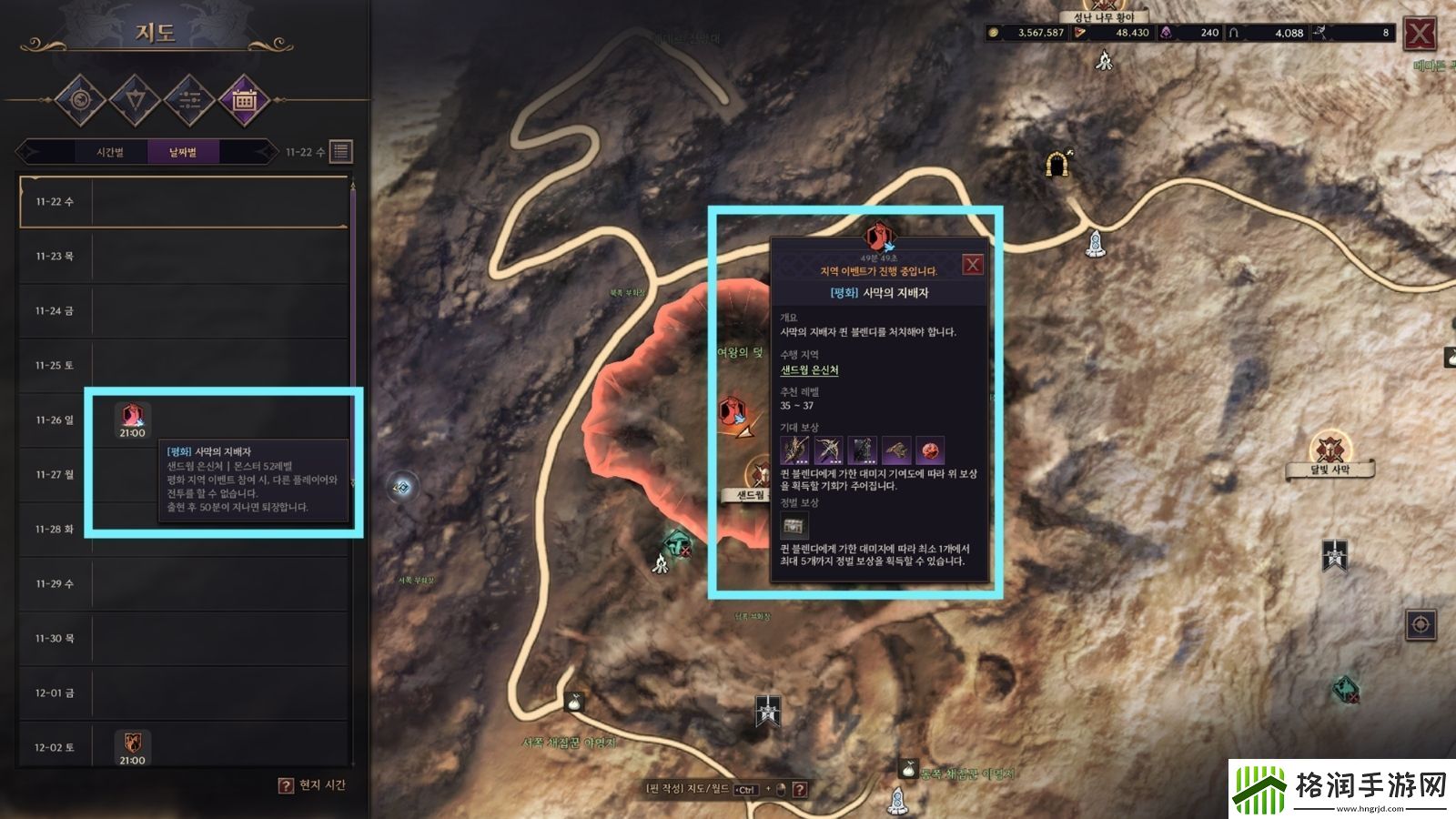The height and width of the screenshot is (819, 1456).
Task: Follow the 샌드웜 은신처 location link
Action: point(809,370)
